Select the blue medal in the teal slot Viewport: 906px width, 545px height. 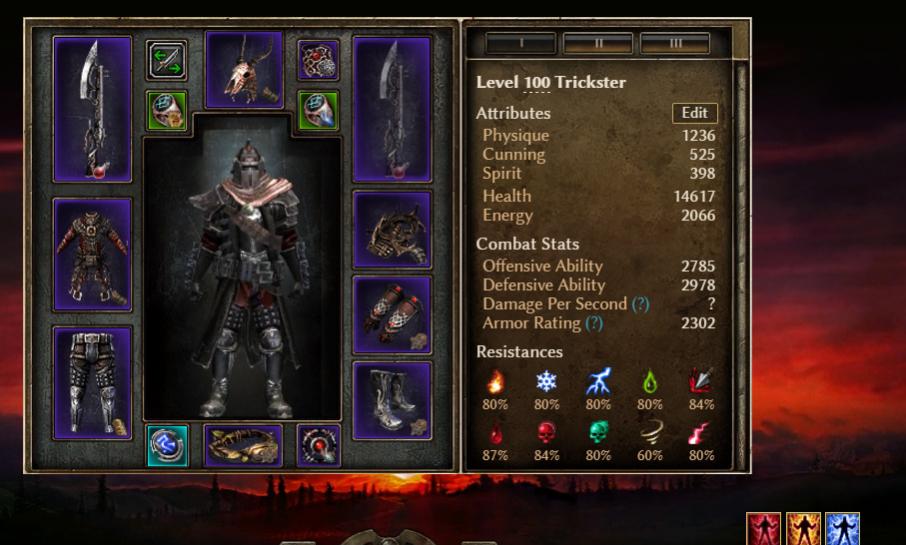pos(167,446)
